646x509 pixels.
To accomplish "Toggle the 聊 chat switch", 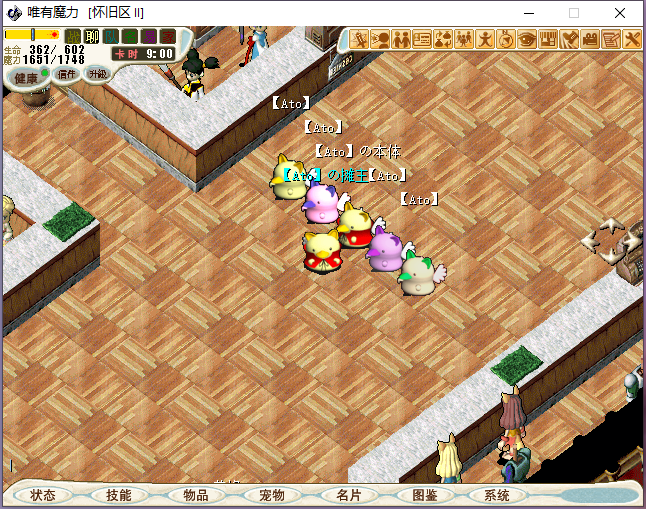I will tap(92, 37).
